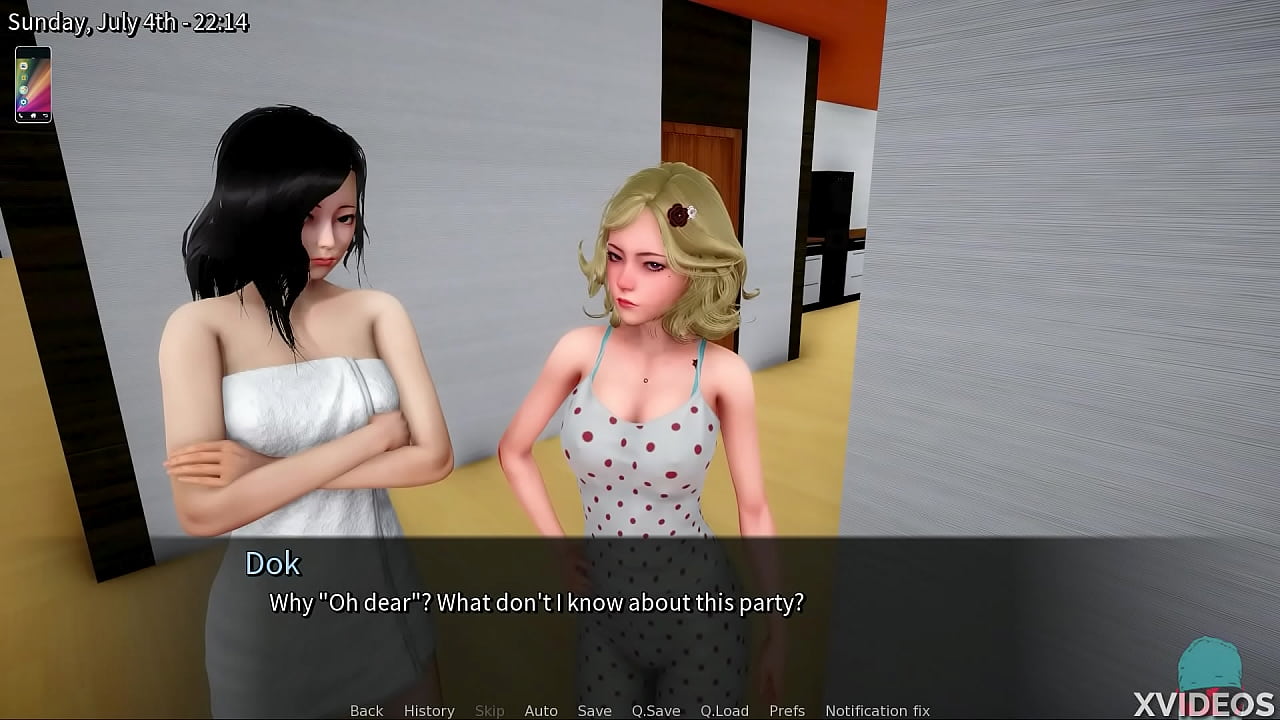Click Q.Load to load the quicksave

point(725,710)
